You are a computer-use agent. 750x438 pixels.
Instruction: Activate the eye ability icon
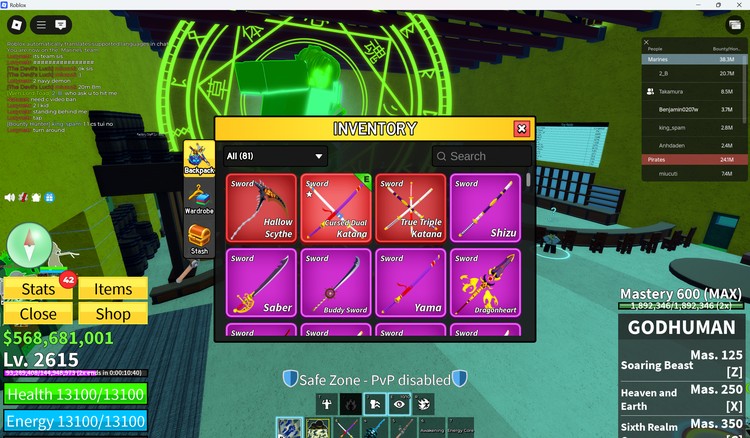pos(398,403)
